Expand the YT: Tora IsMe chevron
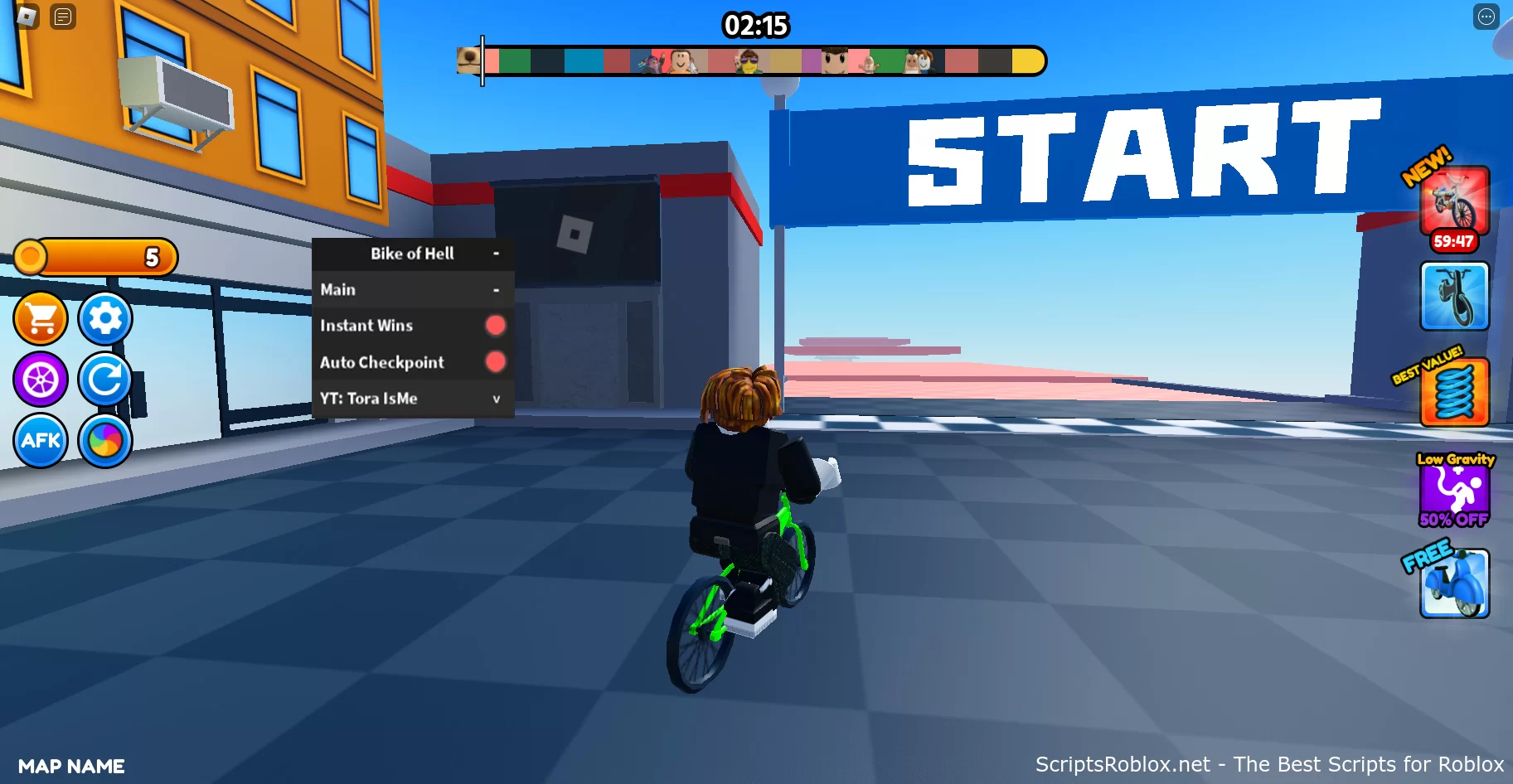The width and height of the screenshot is (1513, 784). tap(496, 399)
